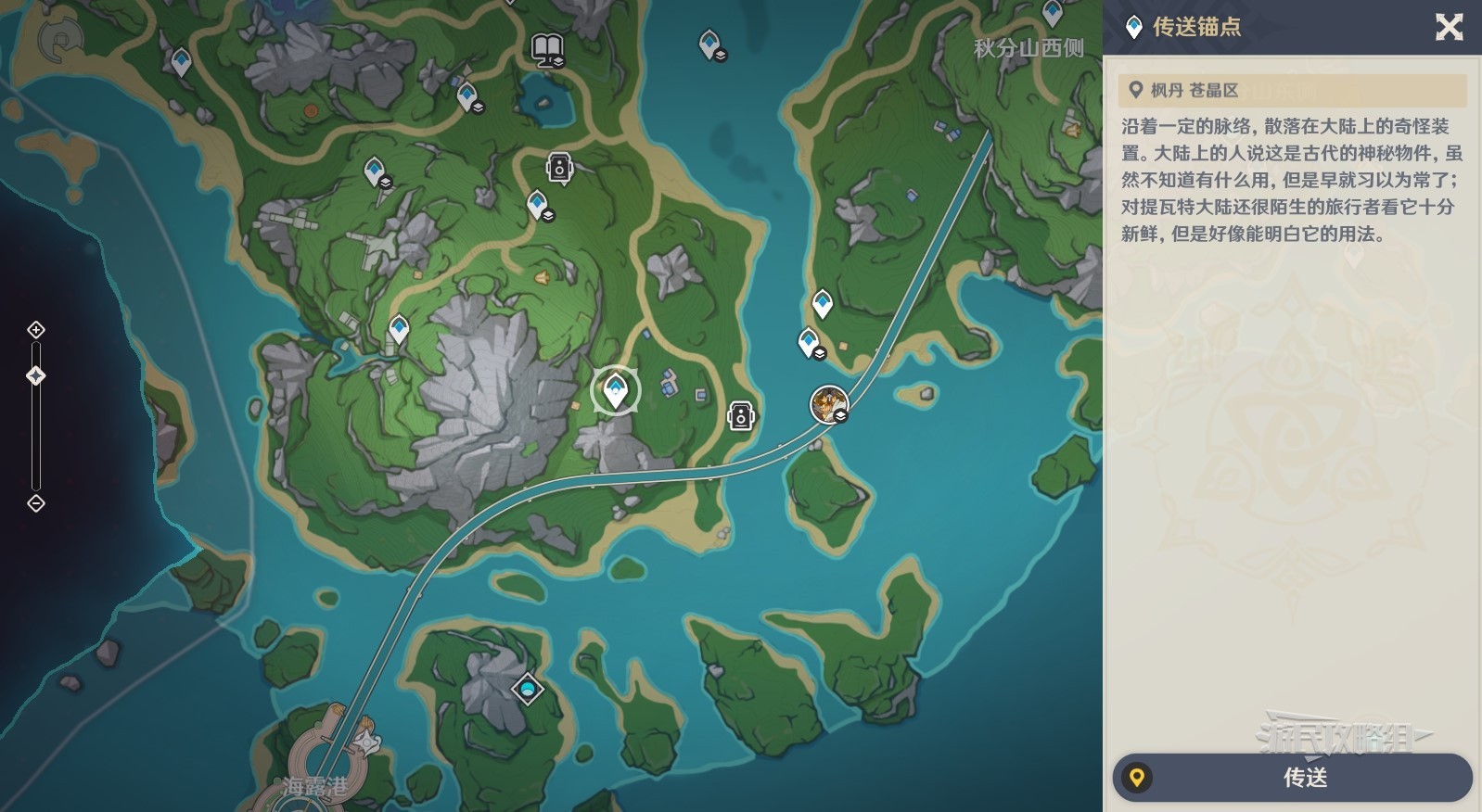
Task: Select the diamond domain marker near 海露港
Action: click(x=528, y=689)
